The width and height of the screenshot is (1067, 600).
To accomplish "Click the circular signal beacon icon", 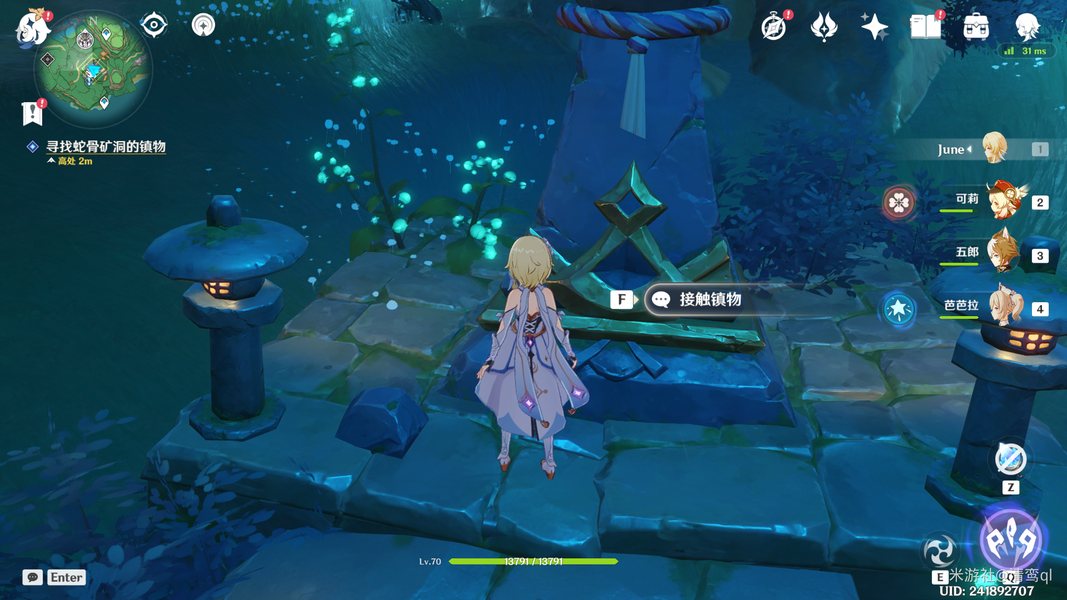I will click(x=204, y=24).
